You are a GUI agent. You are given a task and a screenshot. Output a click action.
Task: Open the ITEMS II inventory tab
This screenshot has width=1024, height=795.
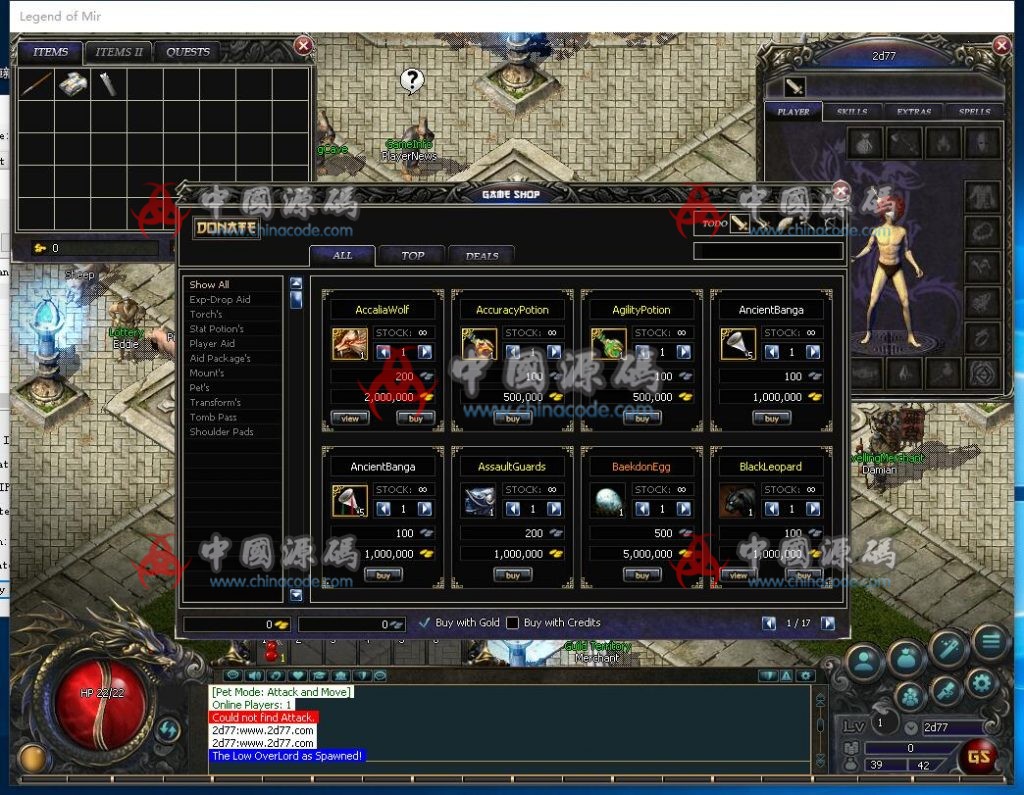(120, 52)
